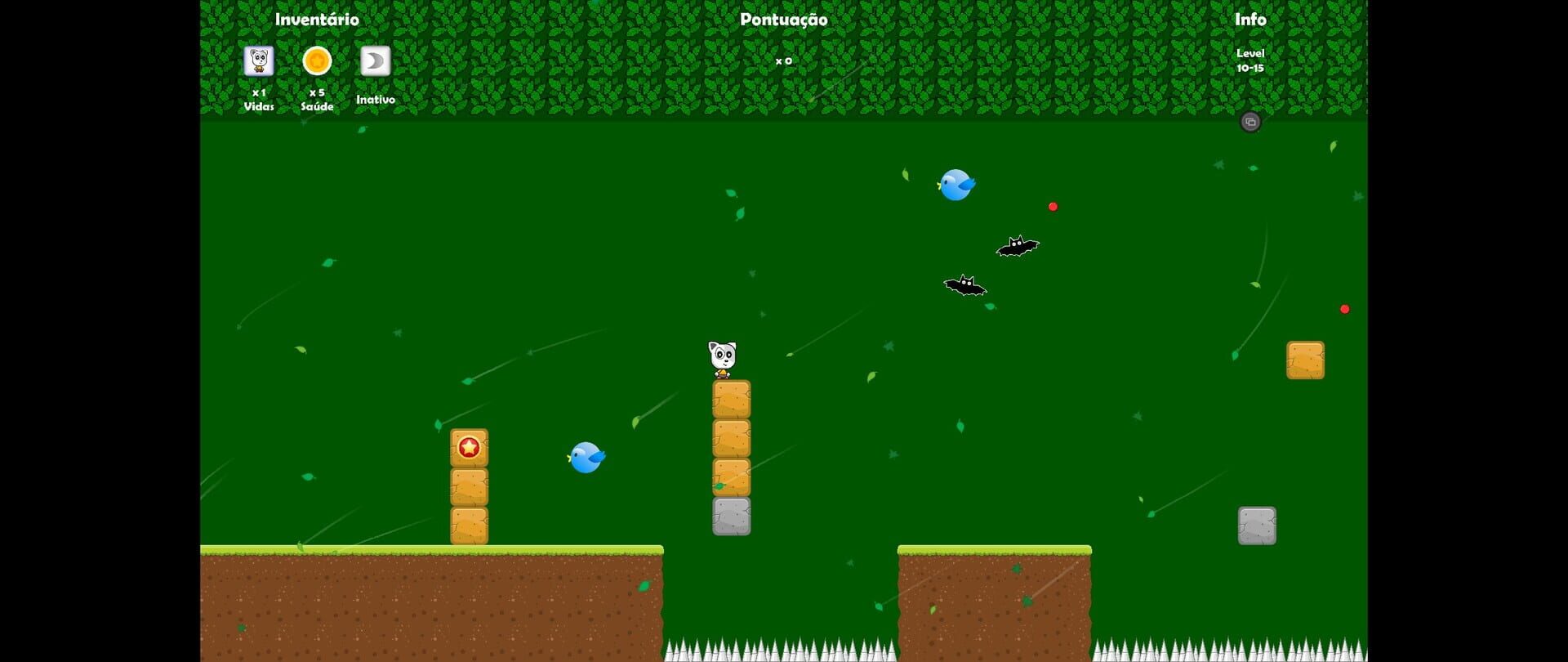Click the Pontuação x0 score counter

pyautogui.click(x=785, y=60)
